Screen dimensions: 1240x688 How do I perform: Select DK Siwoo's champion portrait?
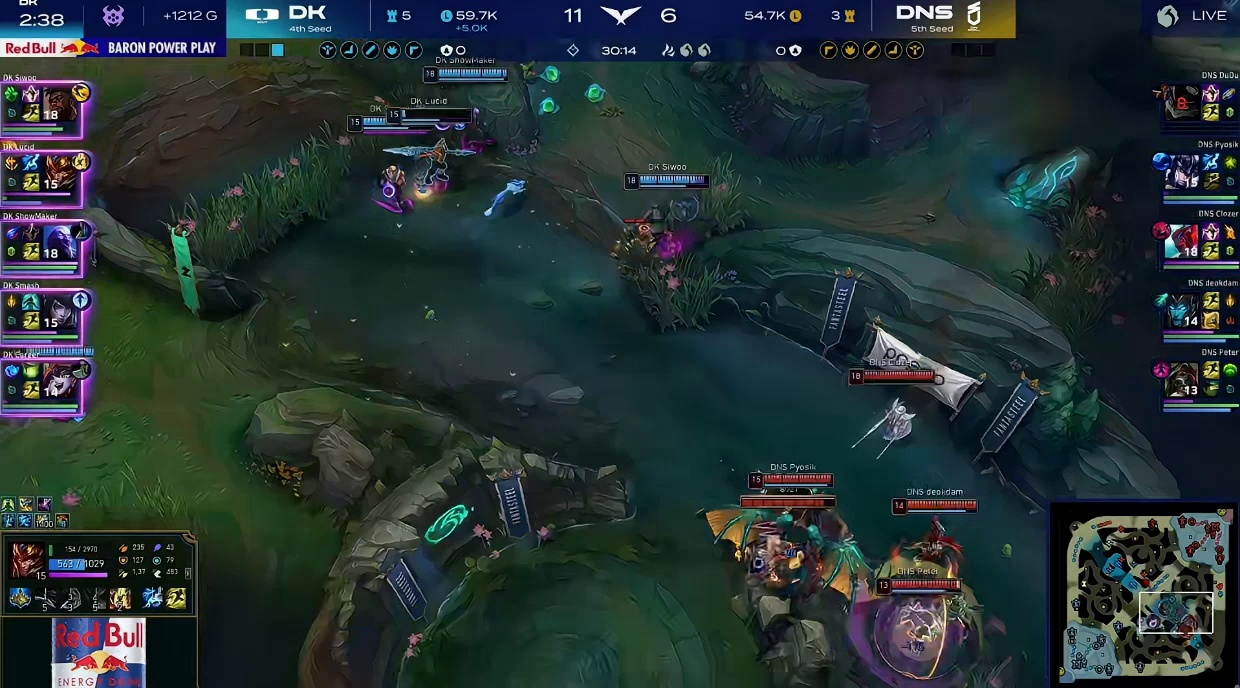[x=58, y=105]
